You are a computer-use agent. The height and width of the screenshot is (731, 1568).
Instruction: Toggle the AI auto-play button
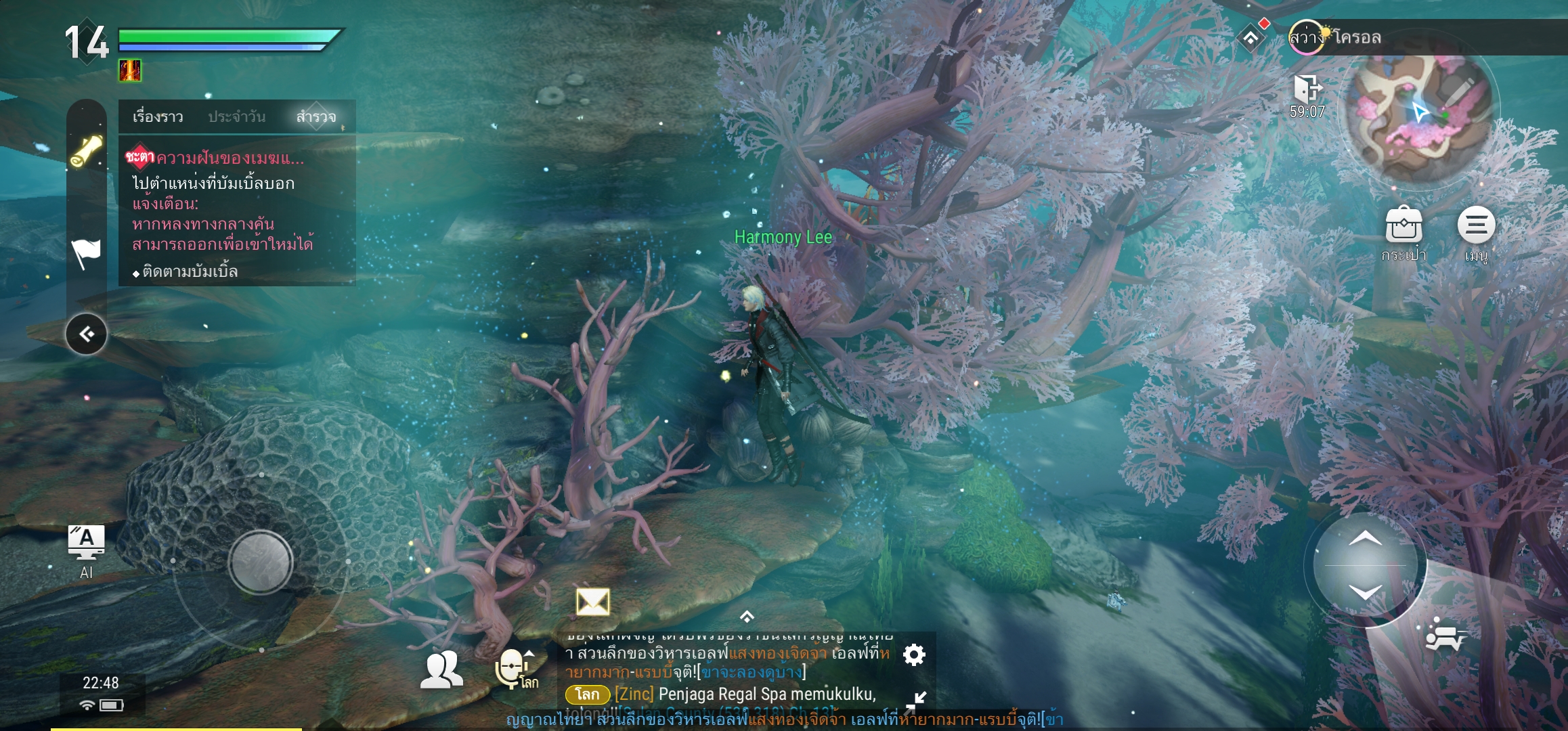pos(87,550)
